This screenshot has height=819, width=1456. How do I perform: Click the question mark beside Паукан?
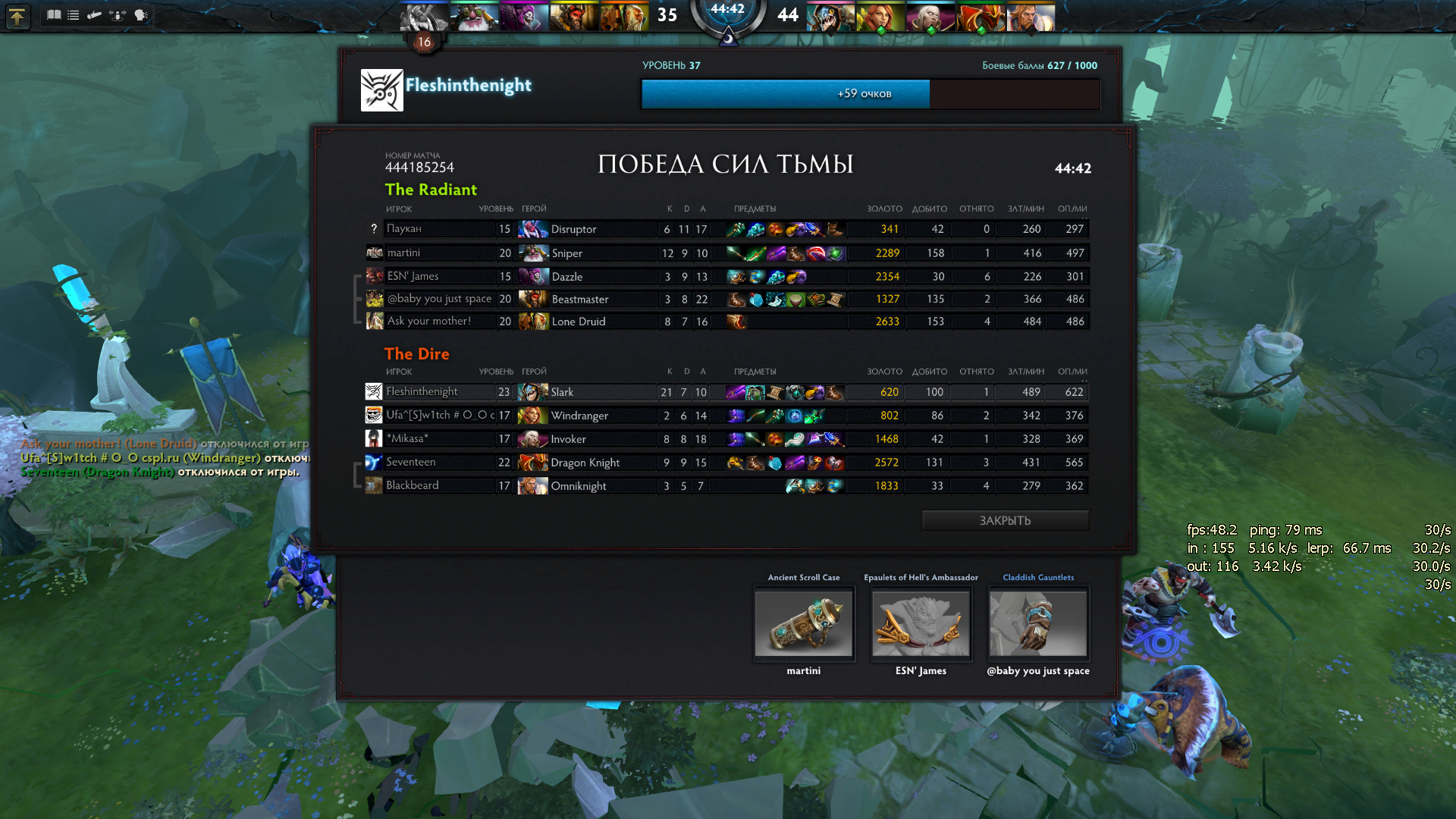[372, 228]
